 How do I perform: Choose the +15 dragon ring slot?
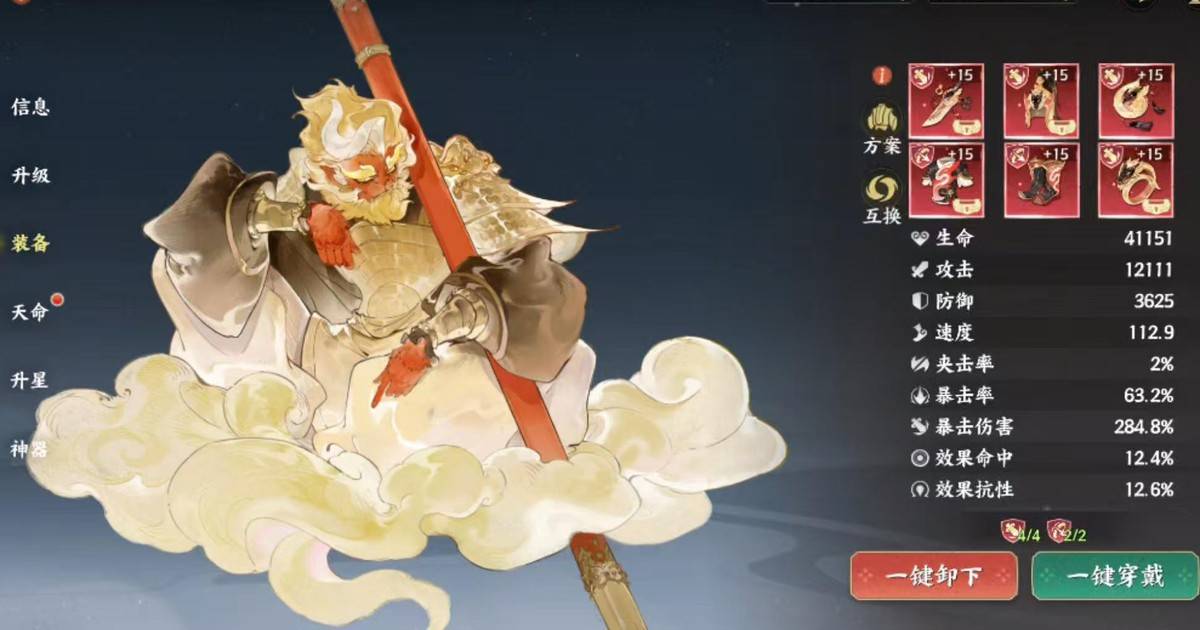click(1136, 180)
